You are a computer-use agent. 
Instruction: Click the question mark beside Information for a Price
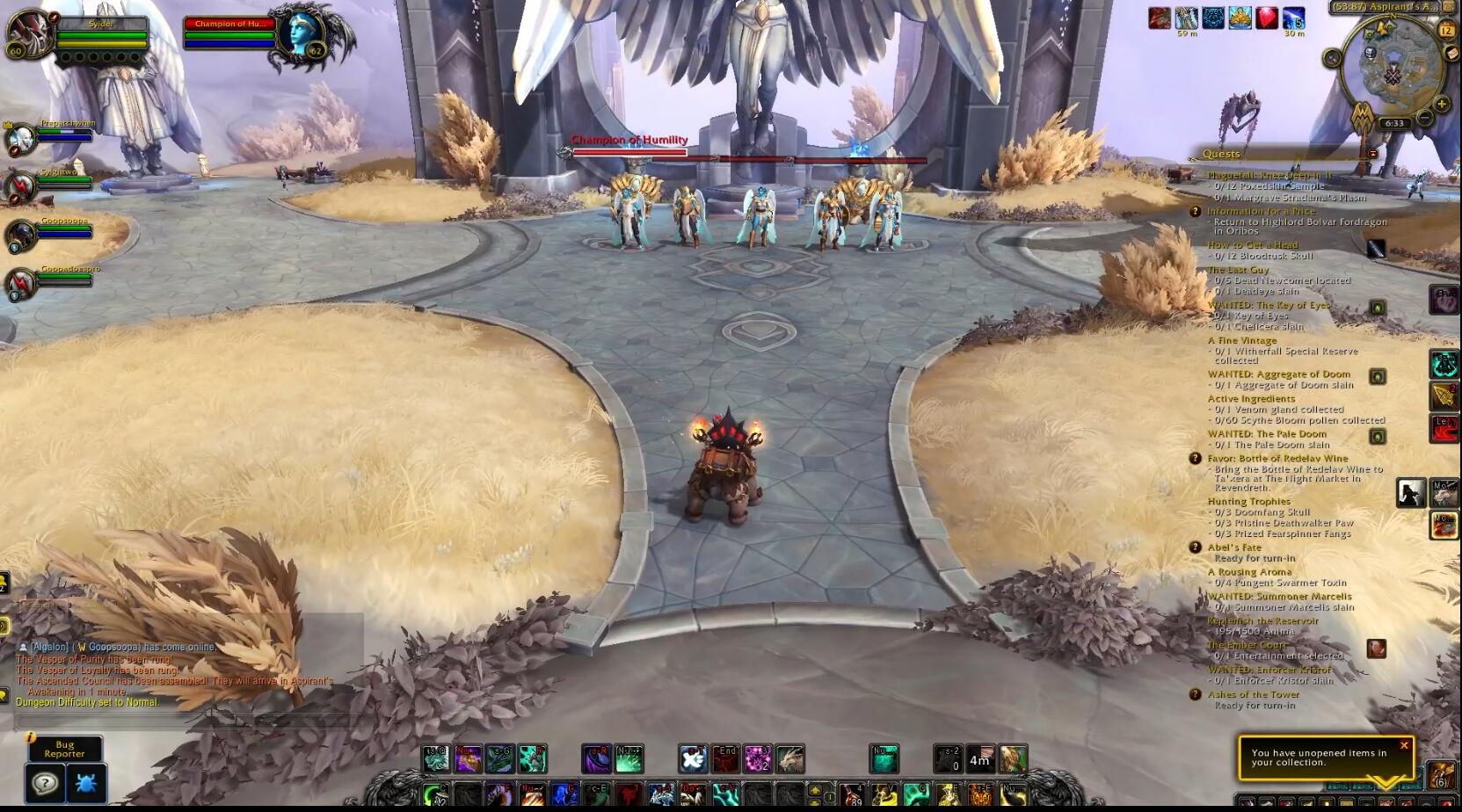tap(1194, 211)
